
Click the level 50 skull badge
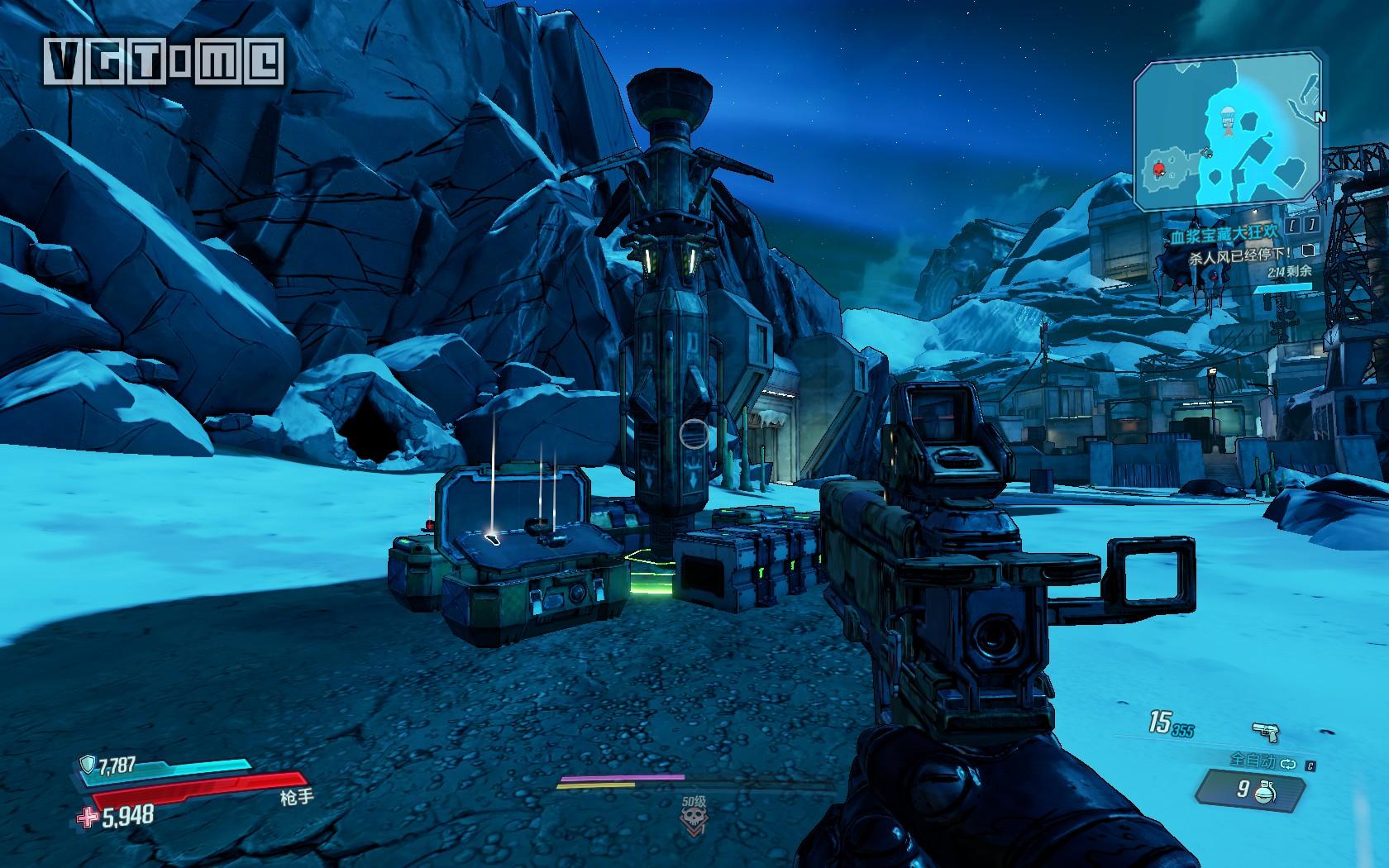coord(695,819)
